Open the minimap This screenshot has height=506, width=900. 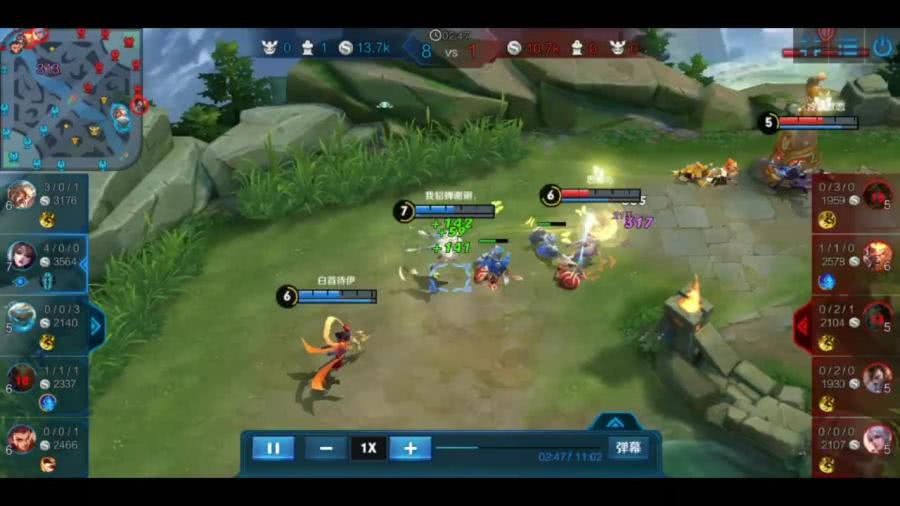(x=72, y=97)
